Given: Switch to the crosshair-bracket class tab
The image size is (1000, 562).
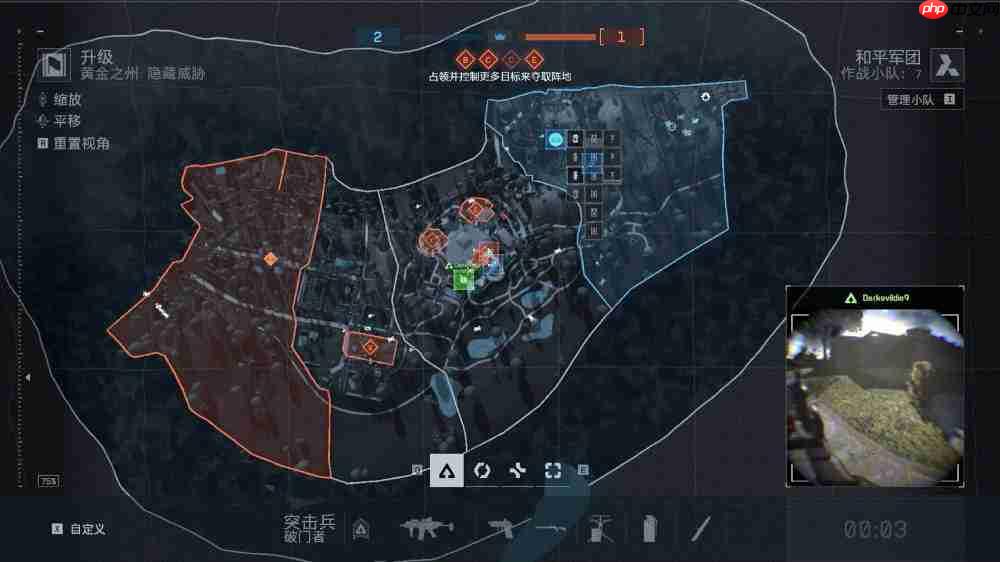Looking at the screenshot, I should (x=552, y=470).
